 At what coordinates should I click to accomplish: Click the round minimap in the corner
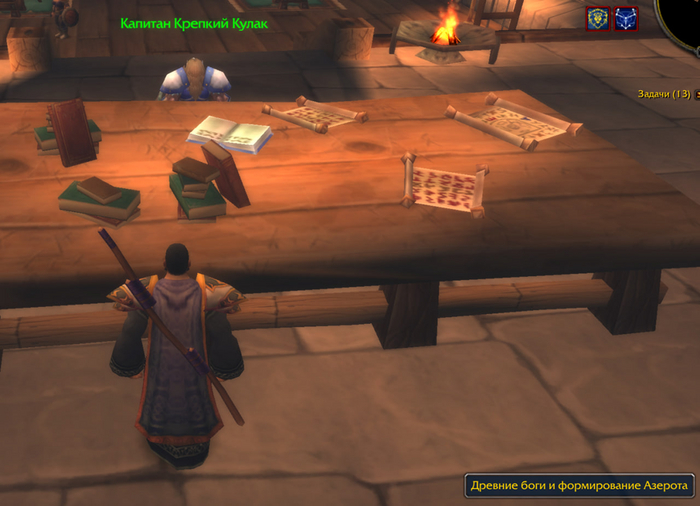684,18
